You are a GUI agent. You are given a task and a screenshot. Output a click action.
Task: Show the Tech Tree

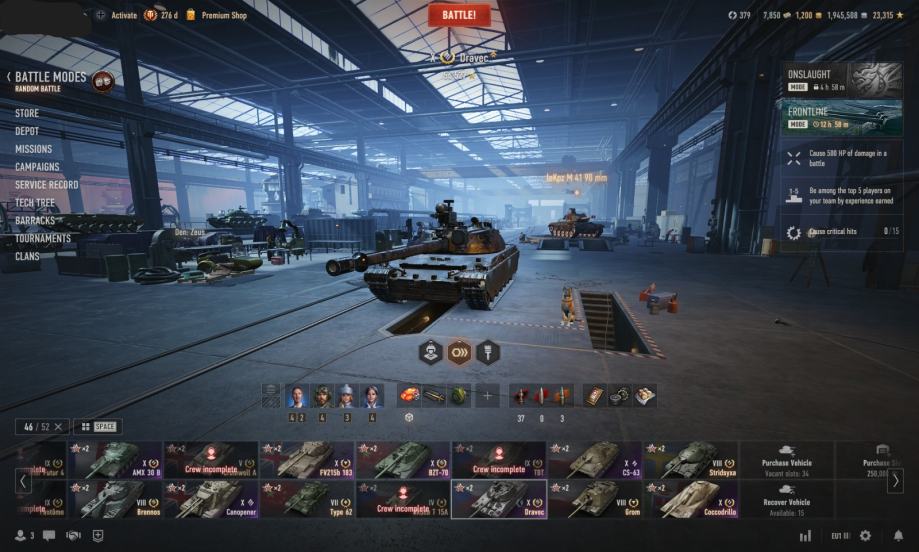click(x=35, y=203)
